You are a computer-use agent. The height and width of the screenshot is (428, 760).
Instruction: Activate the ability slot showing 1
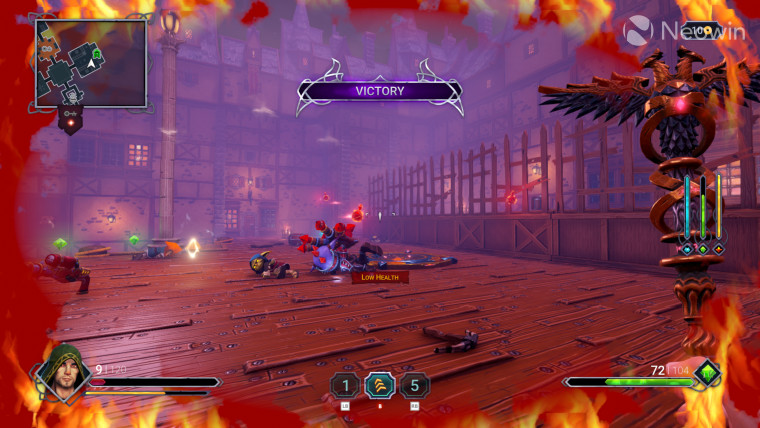[345, 385]
